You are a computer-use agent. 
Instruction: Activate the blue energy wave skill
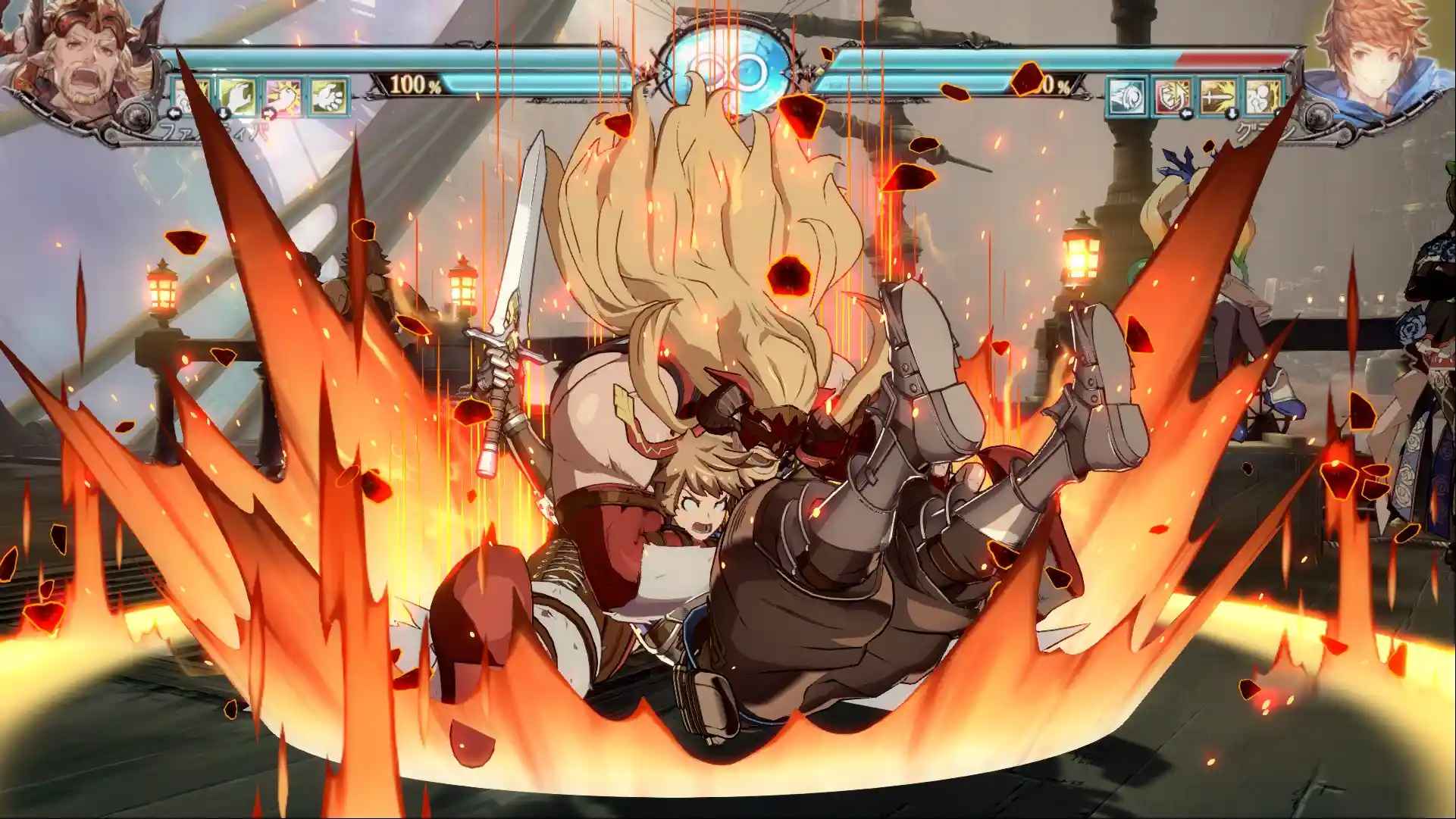1127,97
